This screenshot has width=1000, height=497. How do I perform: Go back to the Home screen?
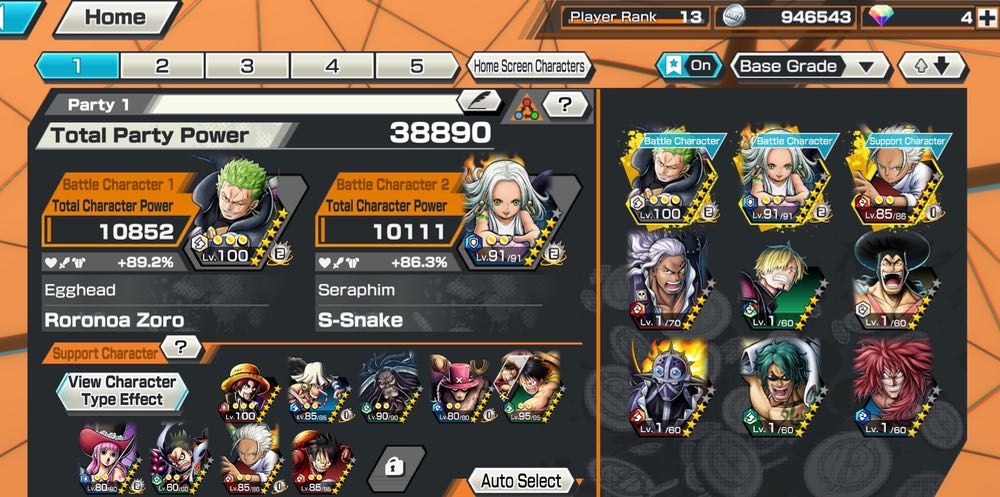coord(114,17)
